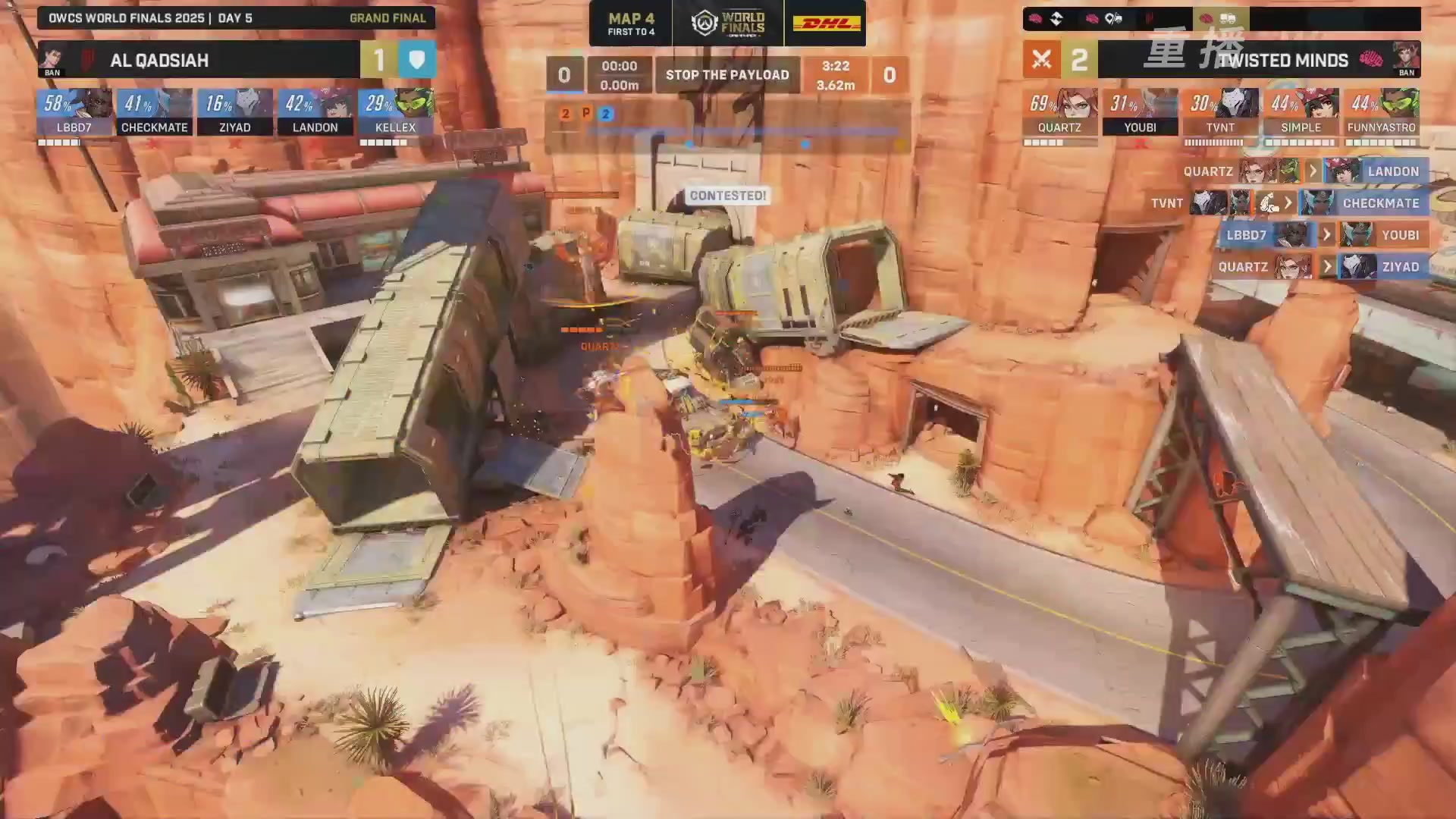The height and width of the screenshot is (819, 1456).
Task: Select KELLEX's player card
Action: [396, 112]
